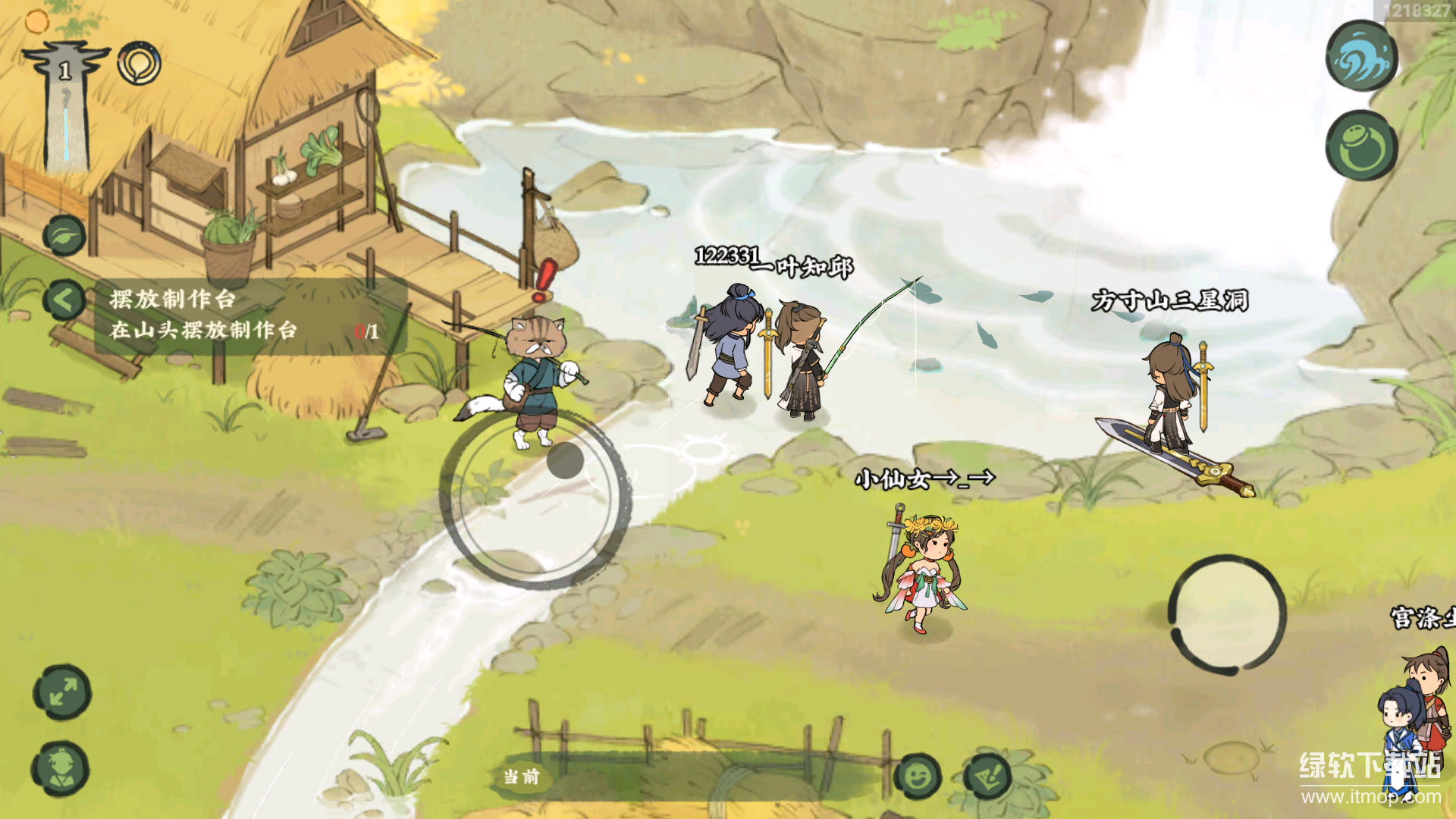
Task: Select the level 1 pillar icon
Action: [66, 106]
